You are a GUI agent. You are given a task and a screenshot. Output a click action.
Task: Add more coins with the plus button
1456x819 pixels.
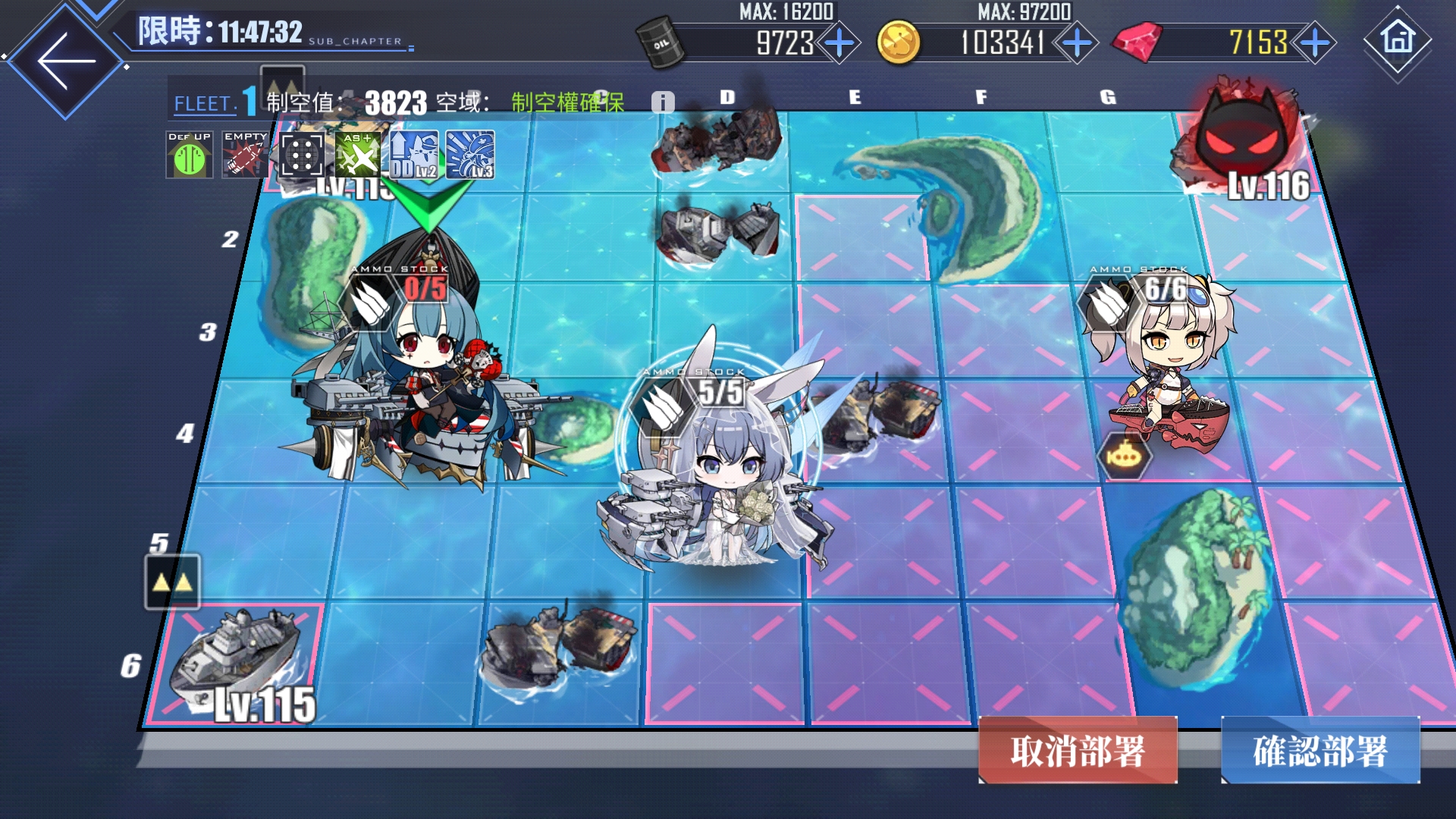pyautogui.click(x=1077, y=42)
